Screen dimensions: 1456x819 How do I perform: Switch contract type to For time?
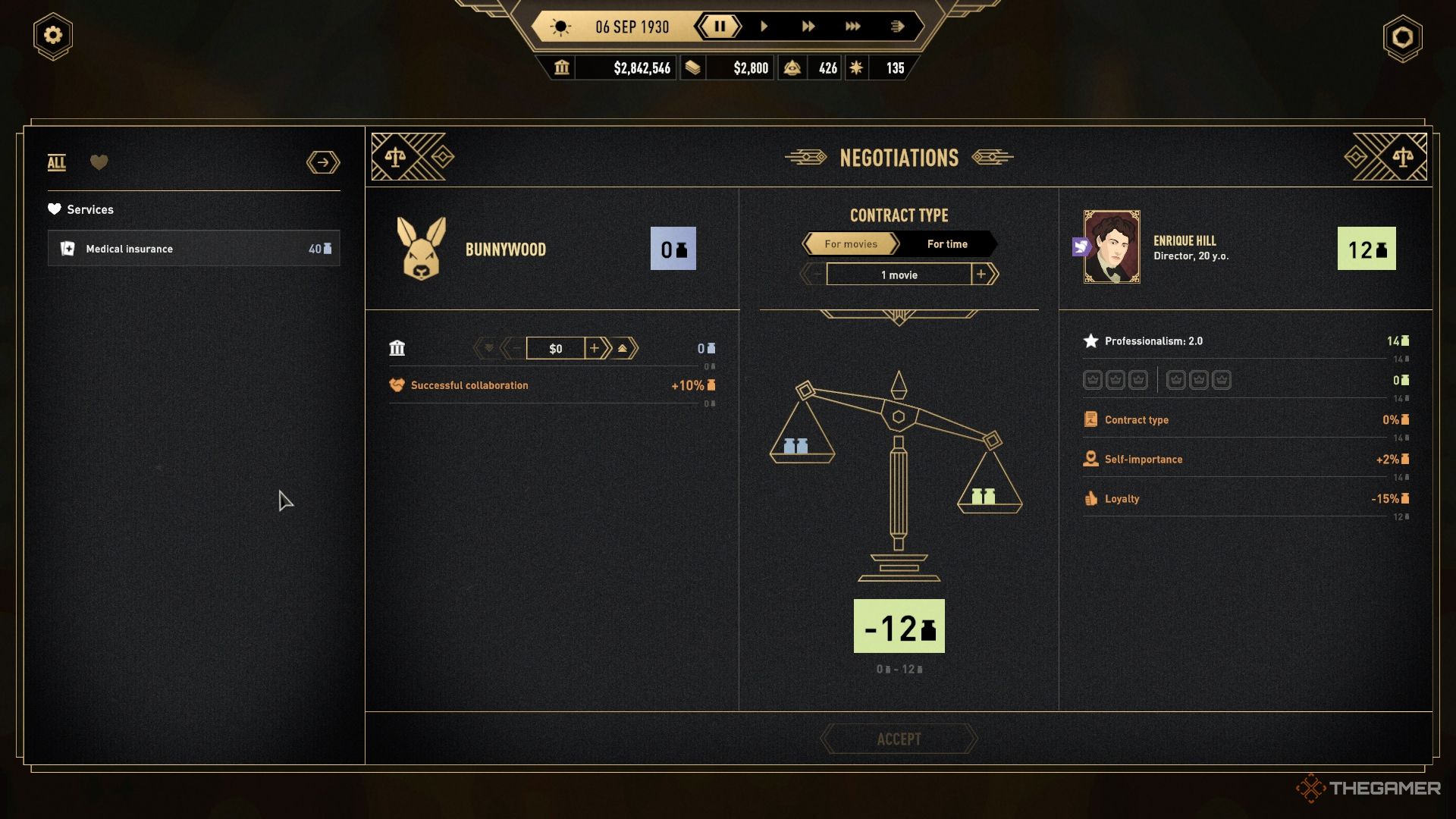947,244
